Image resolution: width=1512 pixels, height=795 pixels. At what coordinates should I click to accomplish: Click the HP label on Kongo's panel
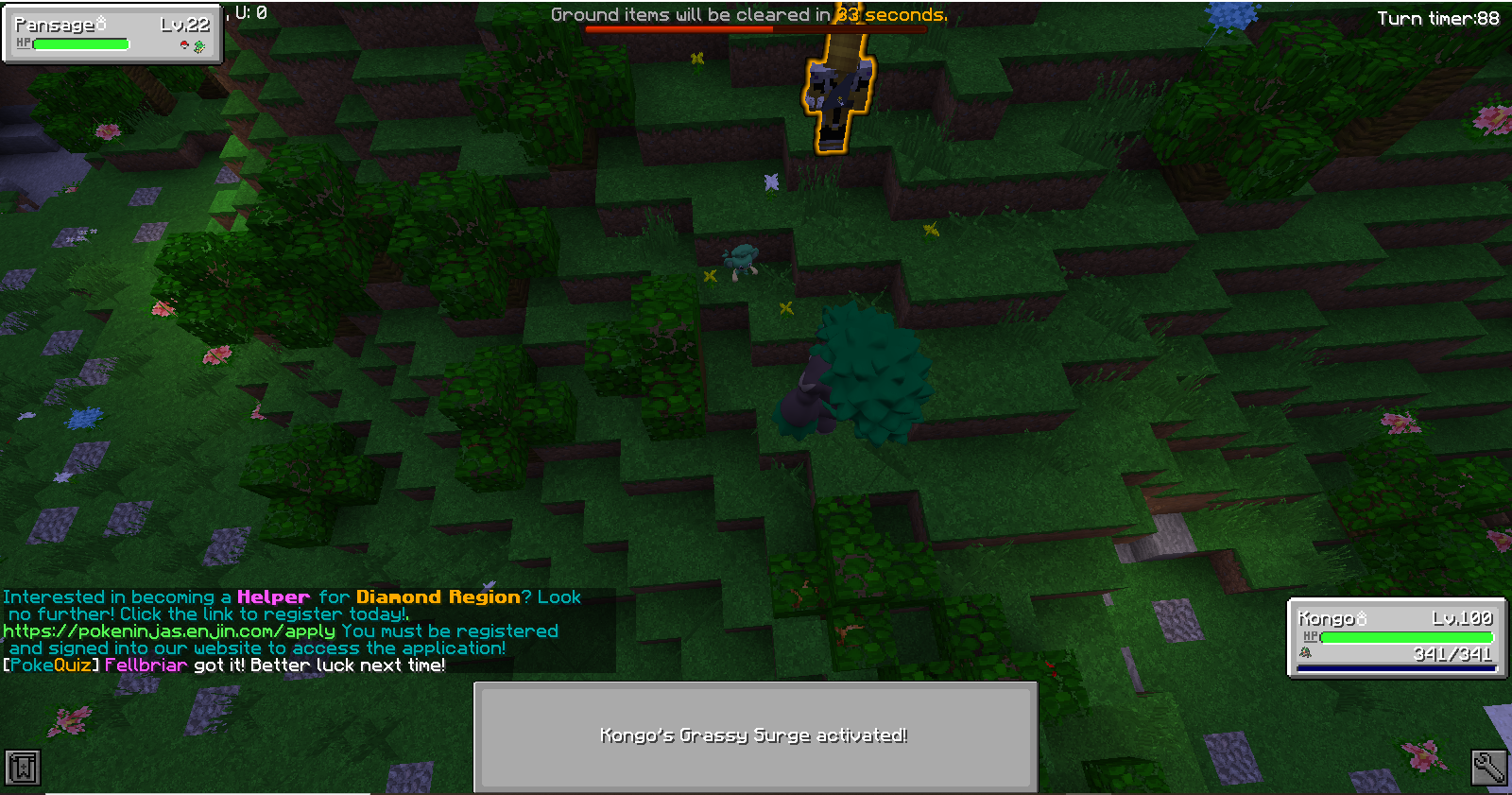[1312, 636]
